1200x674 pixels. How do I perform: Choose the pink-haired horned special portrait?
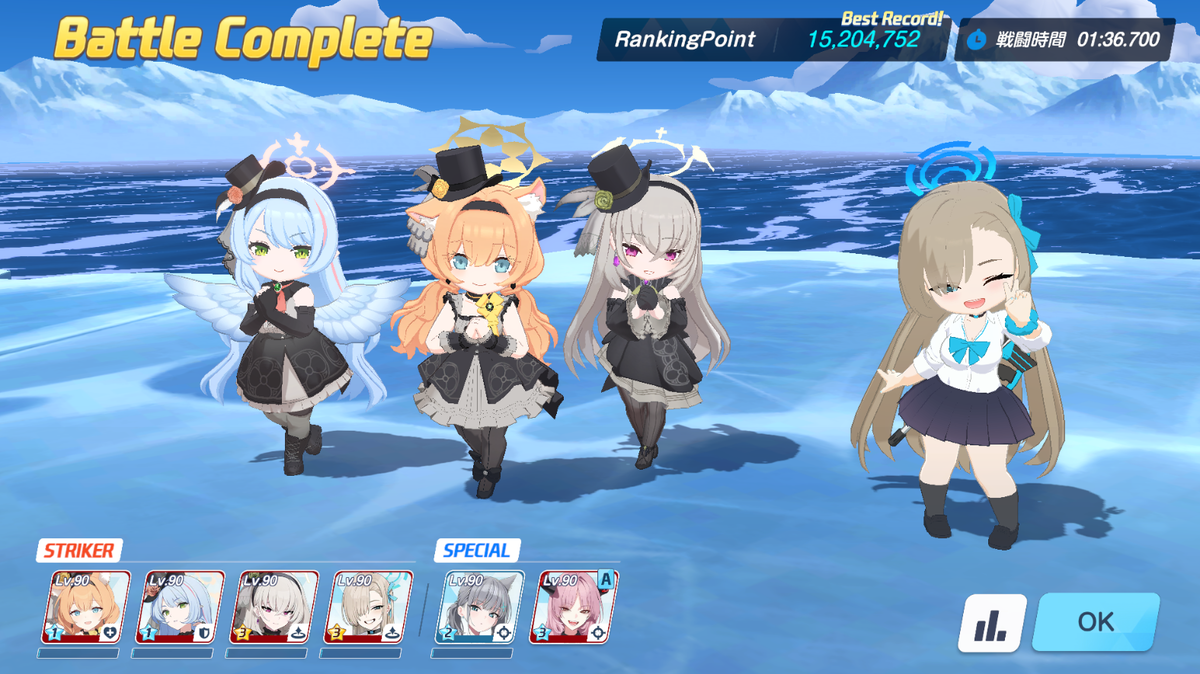pos(573,607)
